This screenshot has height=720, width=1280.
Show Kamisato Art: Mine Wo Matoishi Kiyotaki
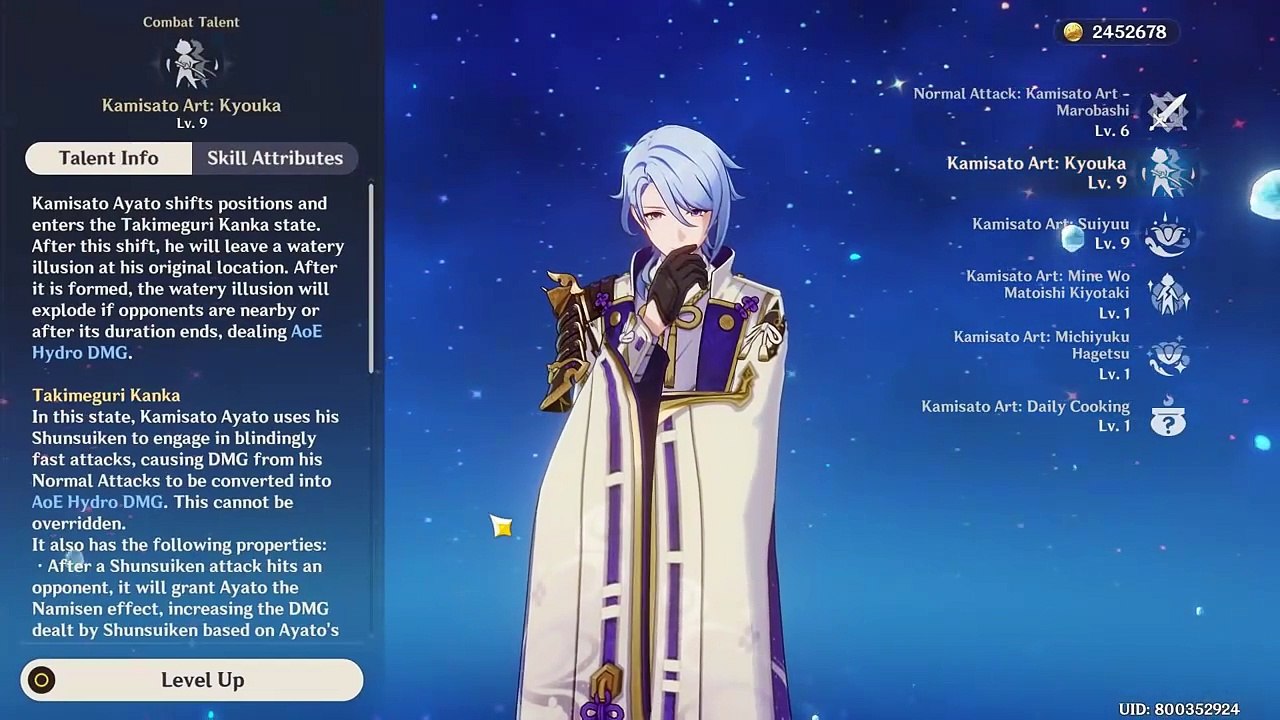pyautogui.click(x=1167, y=295)
